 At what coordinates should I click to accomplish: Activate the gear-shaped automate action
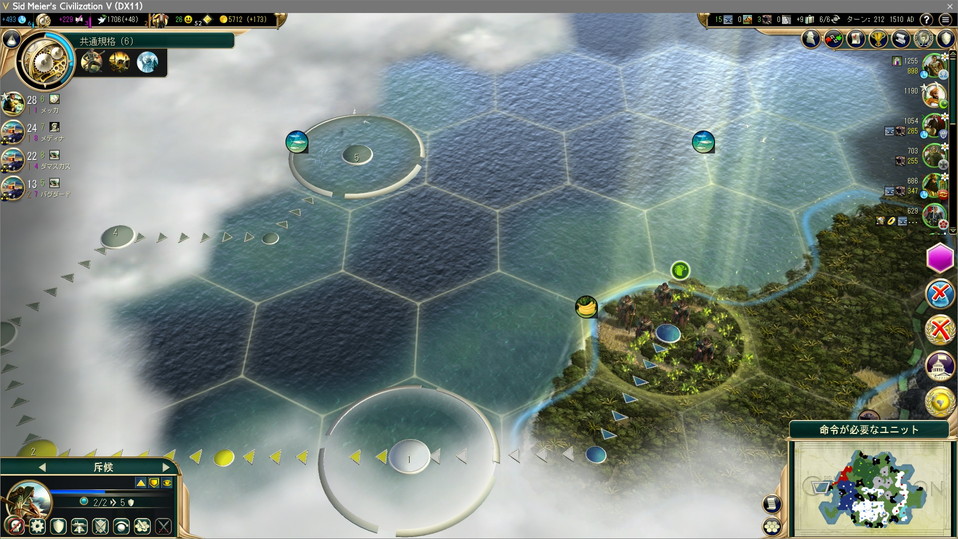37,526
